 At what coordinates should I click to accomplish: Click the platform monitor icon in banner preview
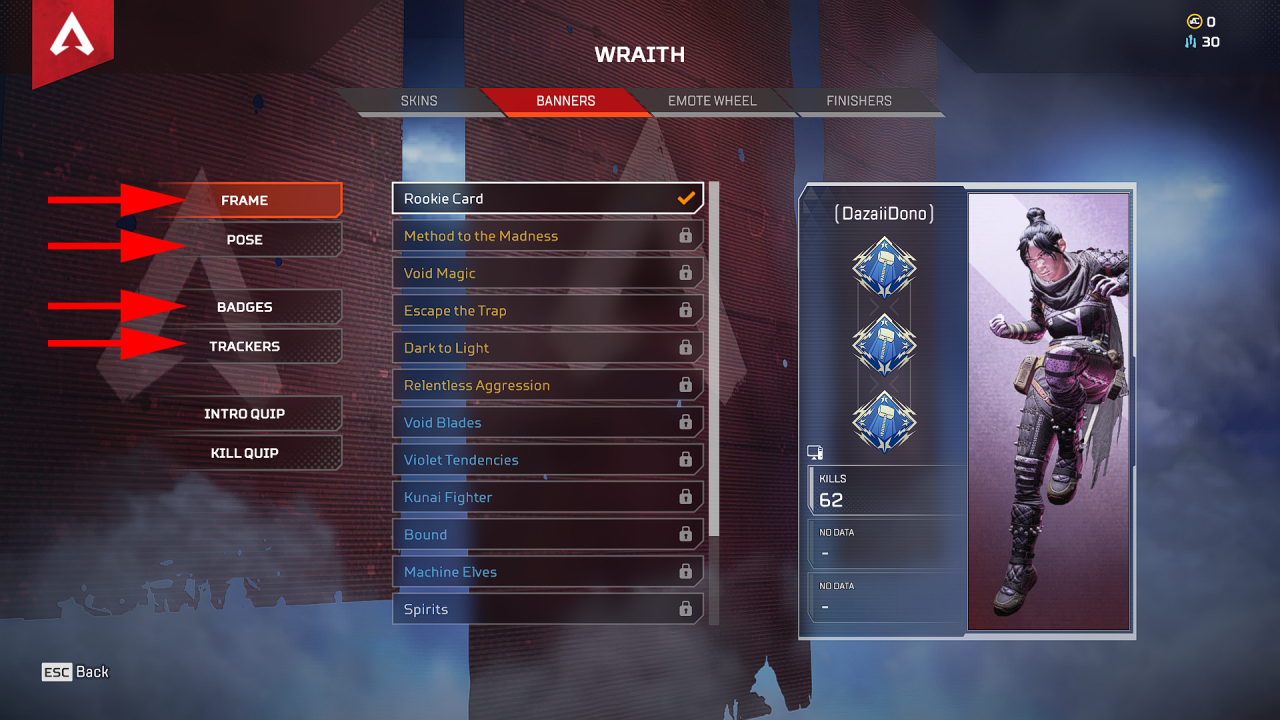coord(816,452)
